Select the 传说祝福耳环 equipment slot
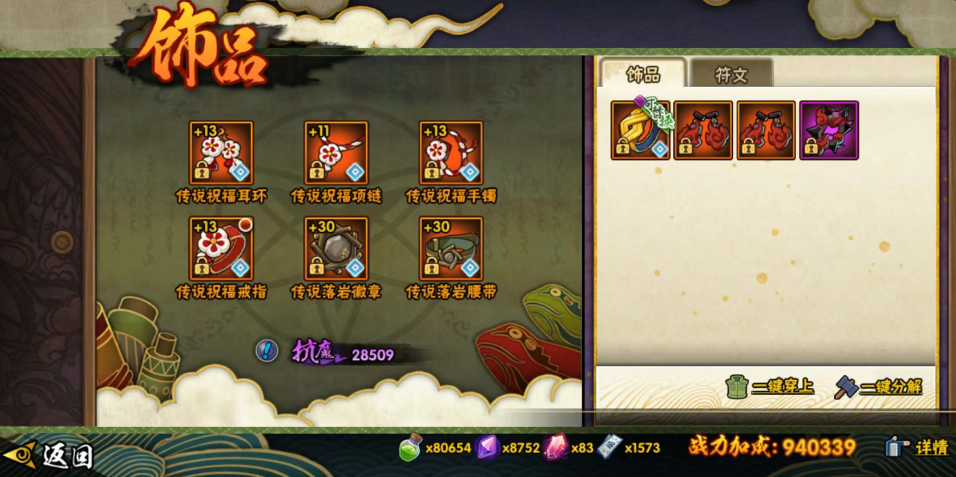 tap(221, 153)
